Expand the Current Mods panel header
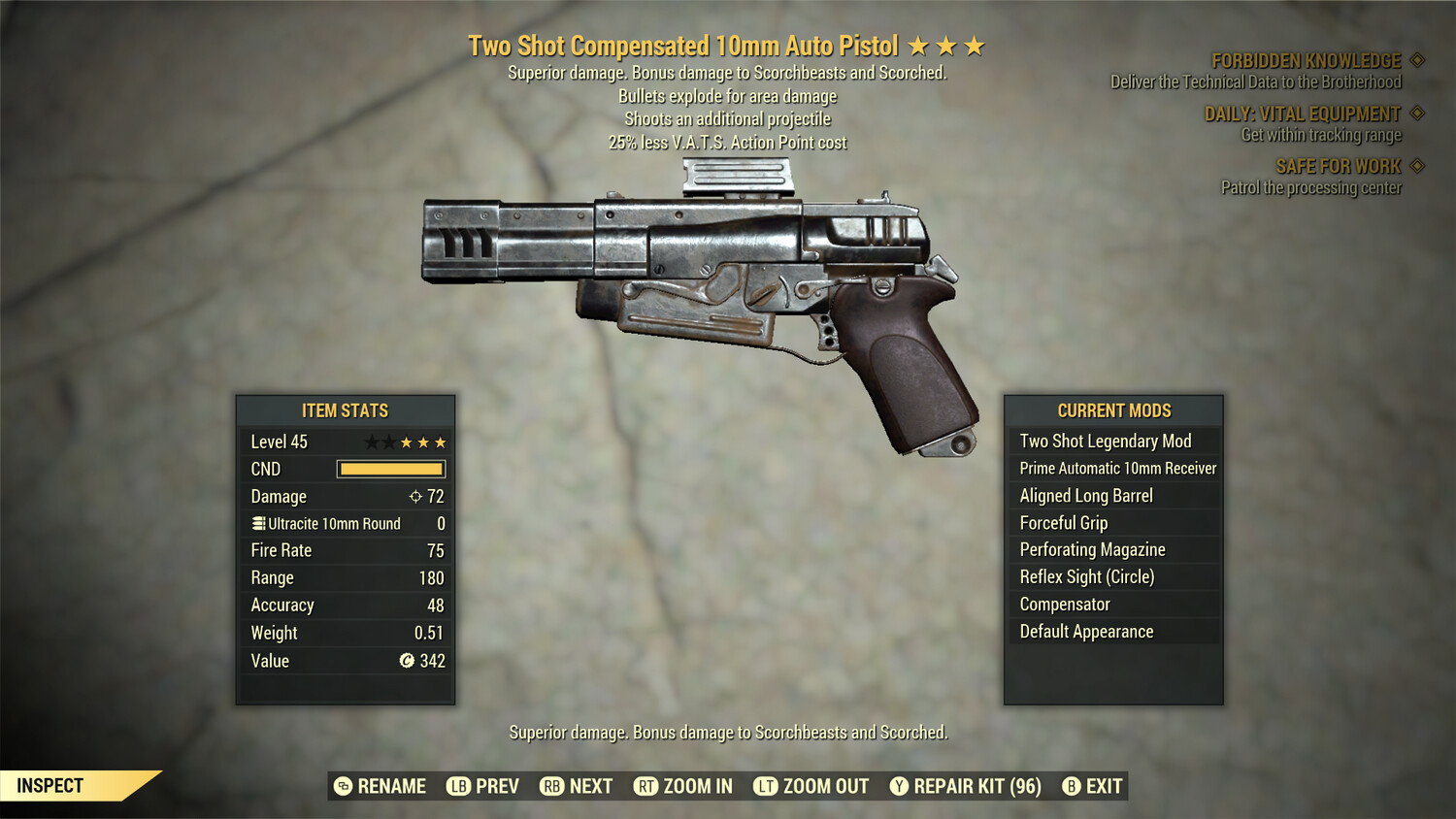 coord(1114,410)
